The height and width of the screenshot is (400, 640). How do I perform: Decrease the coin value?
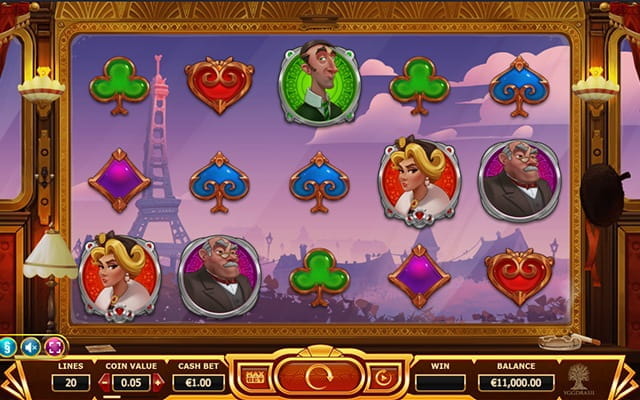click(105, 382)
